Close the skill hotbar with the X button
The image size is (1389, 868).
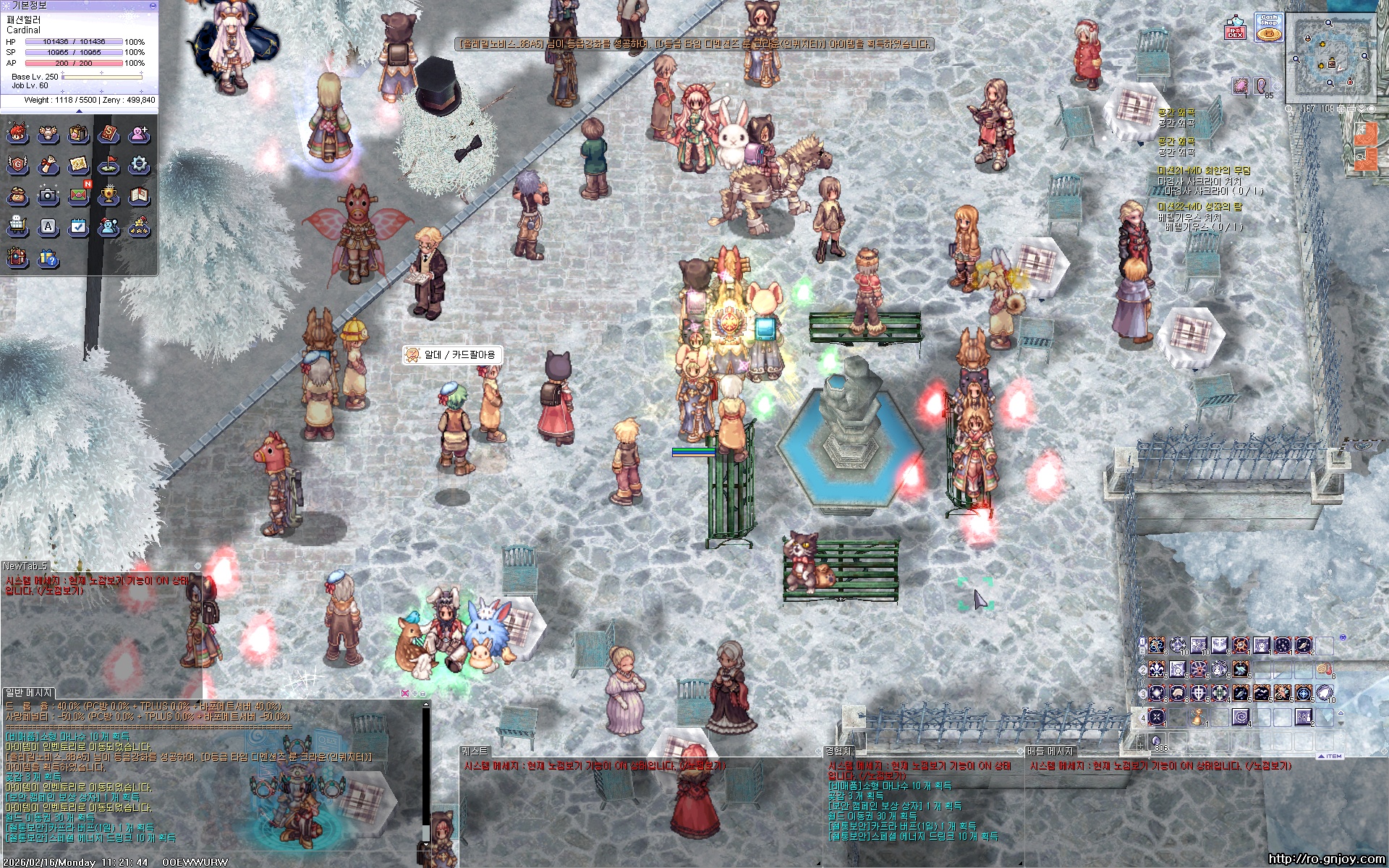pos(1343,638)
